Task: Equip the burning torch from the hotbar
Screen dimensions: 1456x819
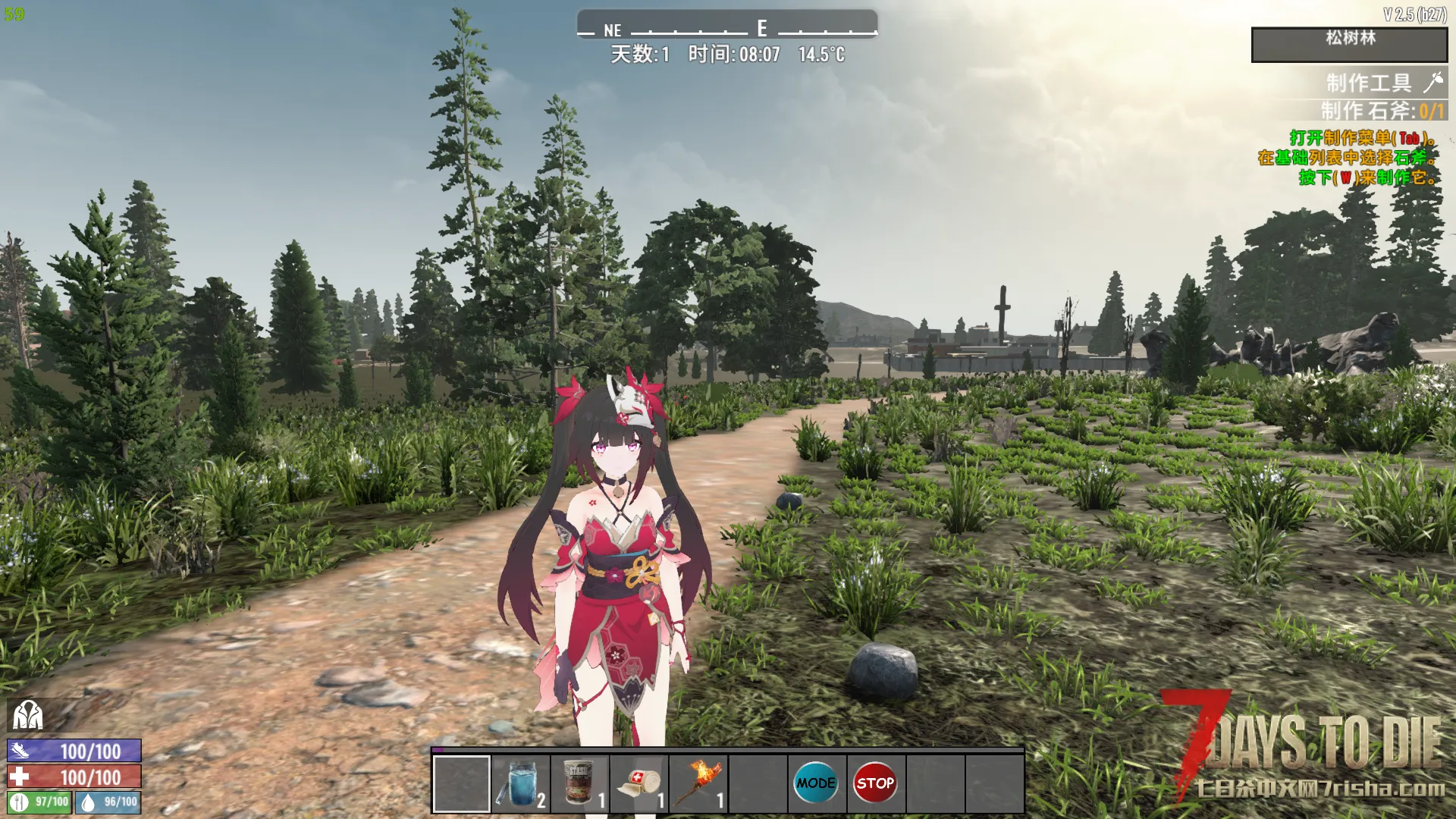Action: [698, 784]
